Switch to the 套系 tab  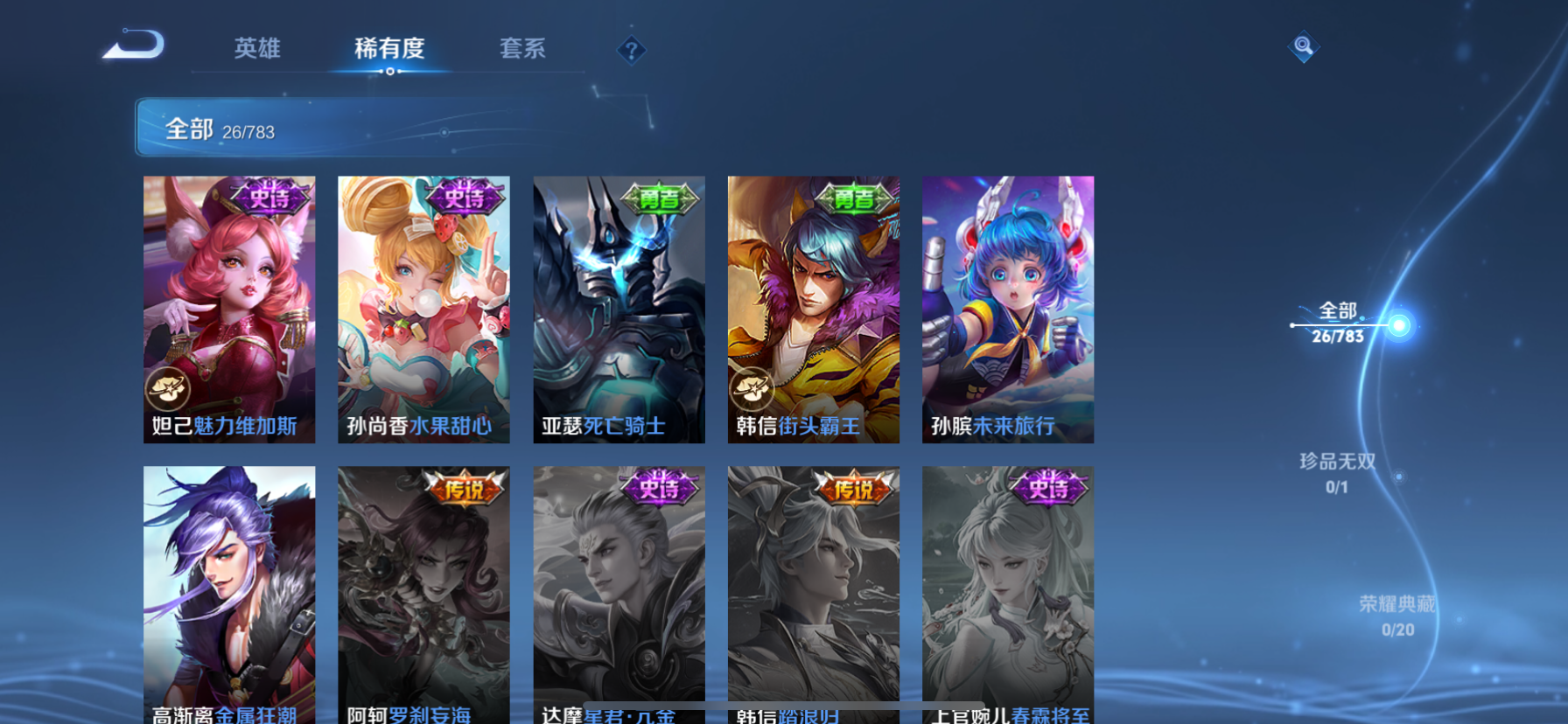[x=524, y=50]
